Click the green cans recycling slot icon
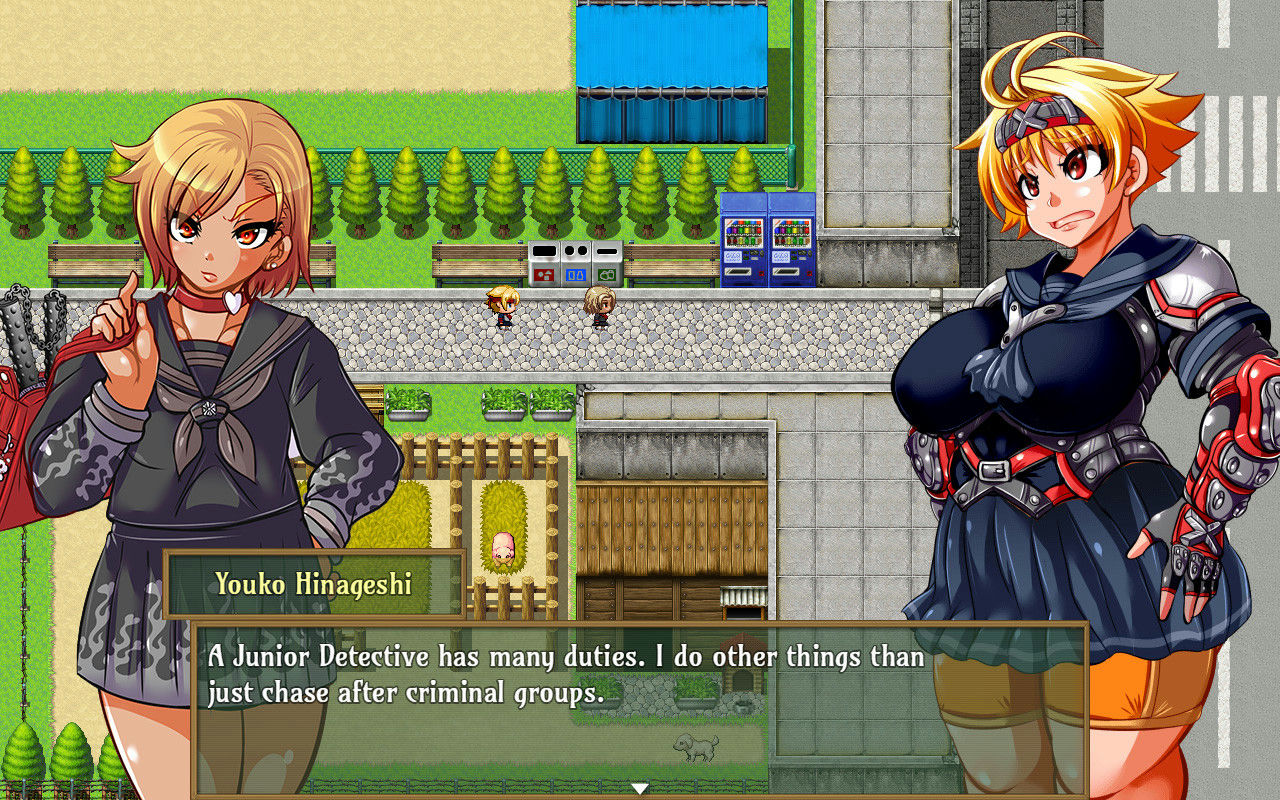1280x800 pixels. click(x=607, y=273)
